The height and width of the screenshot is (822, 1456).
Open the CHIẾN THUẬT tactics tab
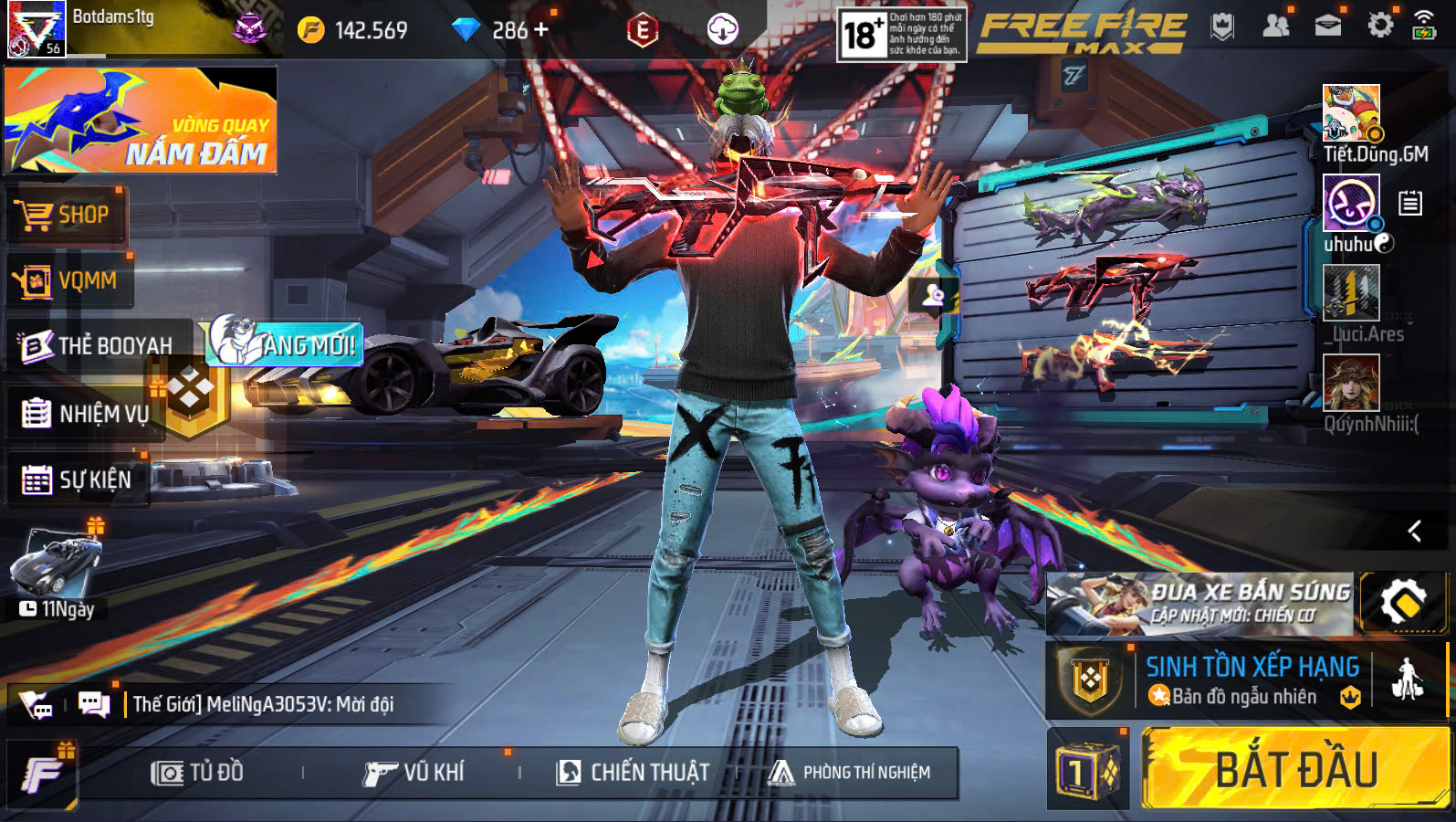[633, 773]
